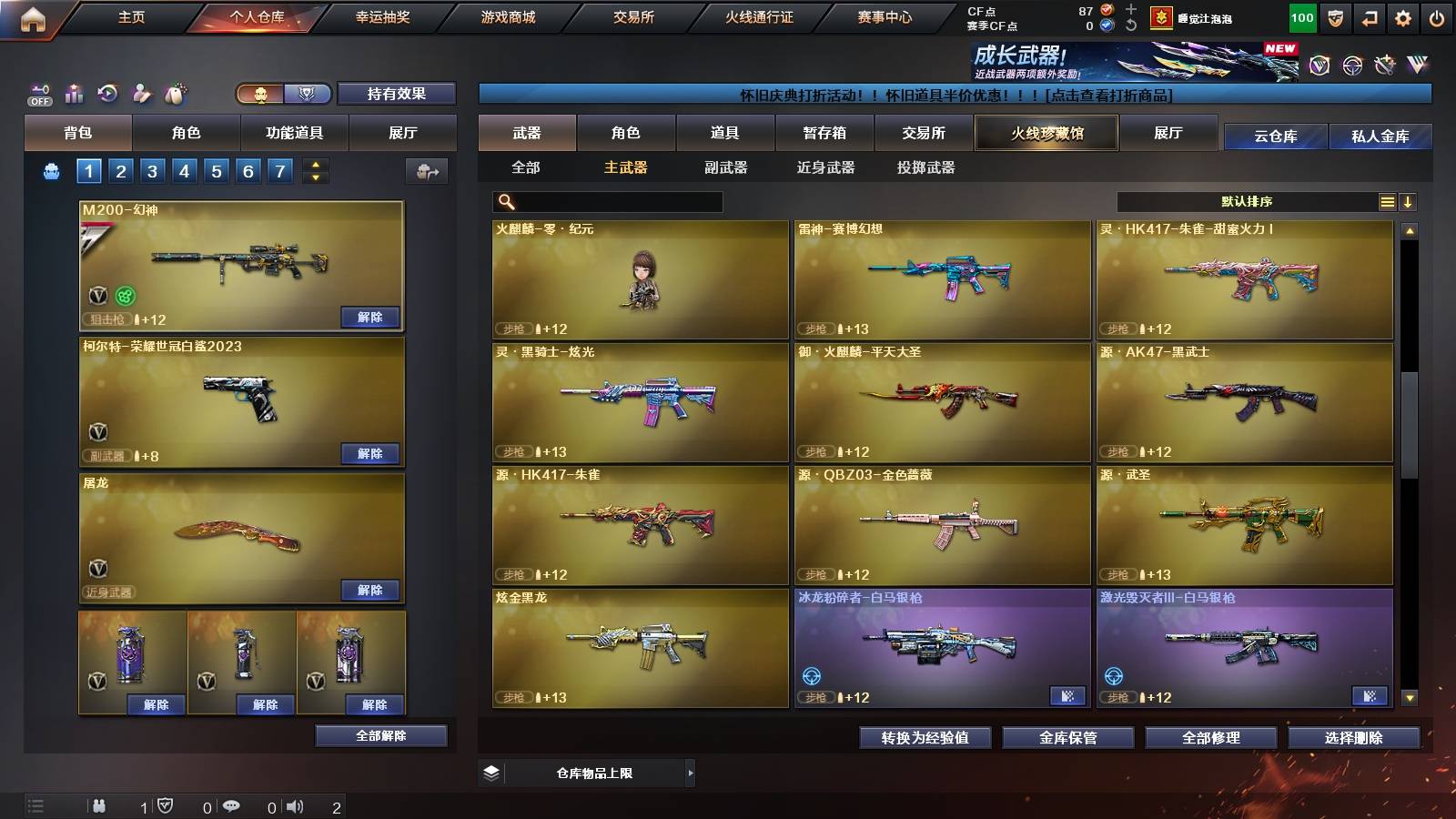Toggle the list view icon beside the sort dropdown
The height and width of the screenshot is (819, 1456).
[1385, 202]
